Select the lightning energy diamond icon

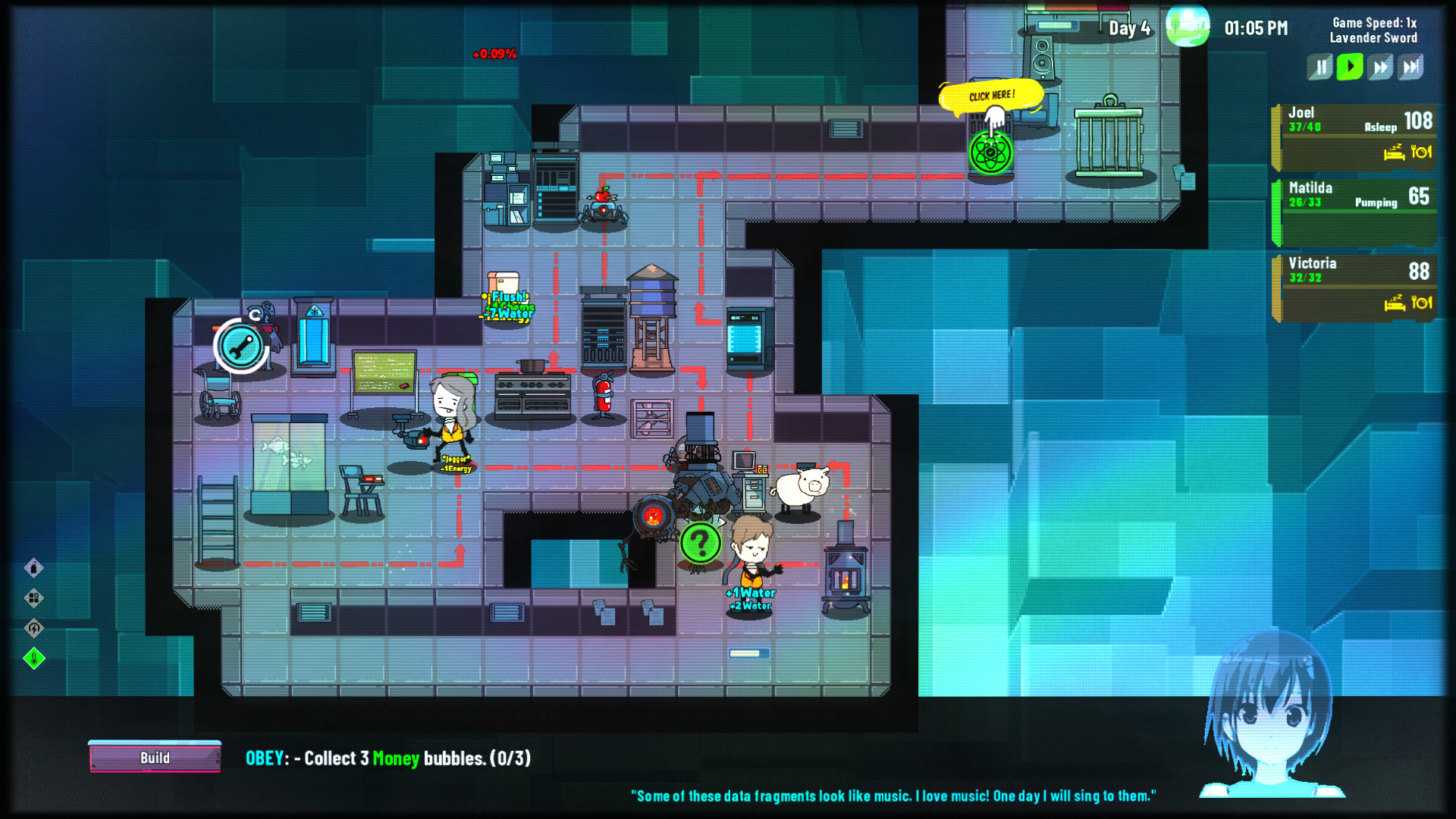coord(34,628)
